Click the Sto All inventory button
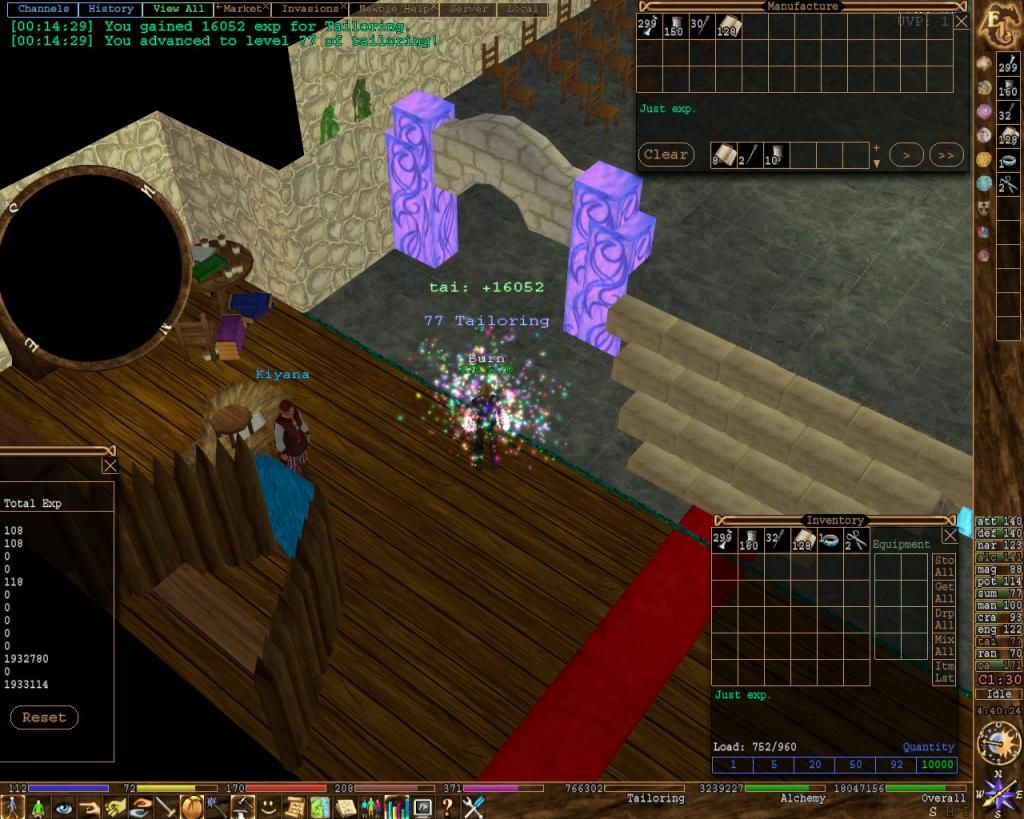 944,566
